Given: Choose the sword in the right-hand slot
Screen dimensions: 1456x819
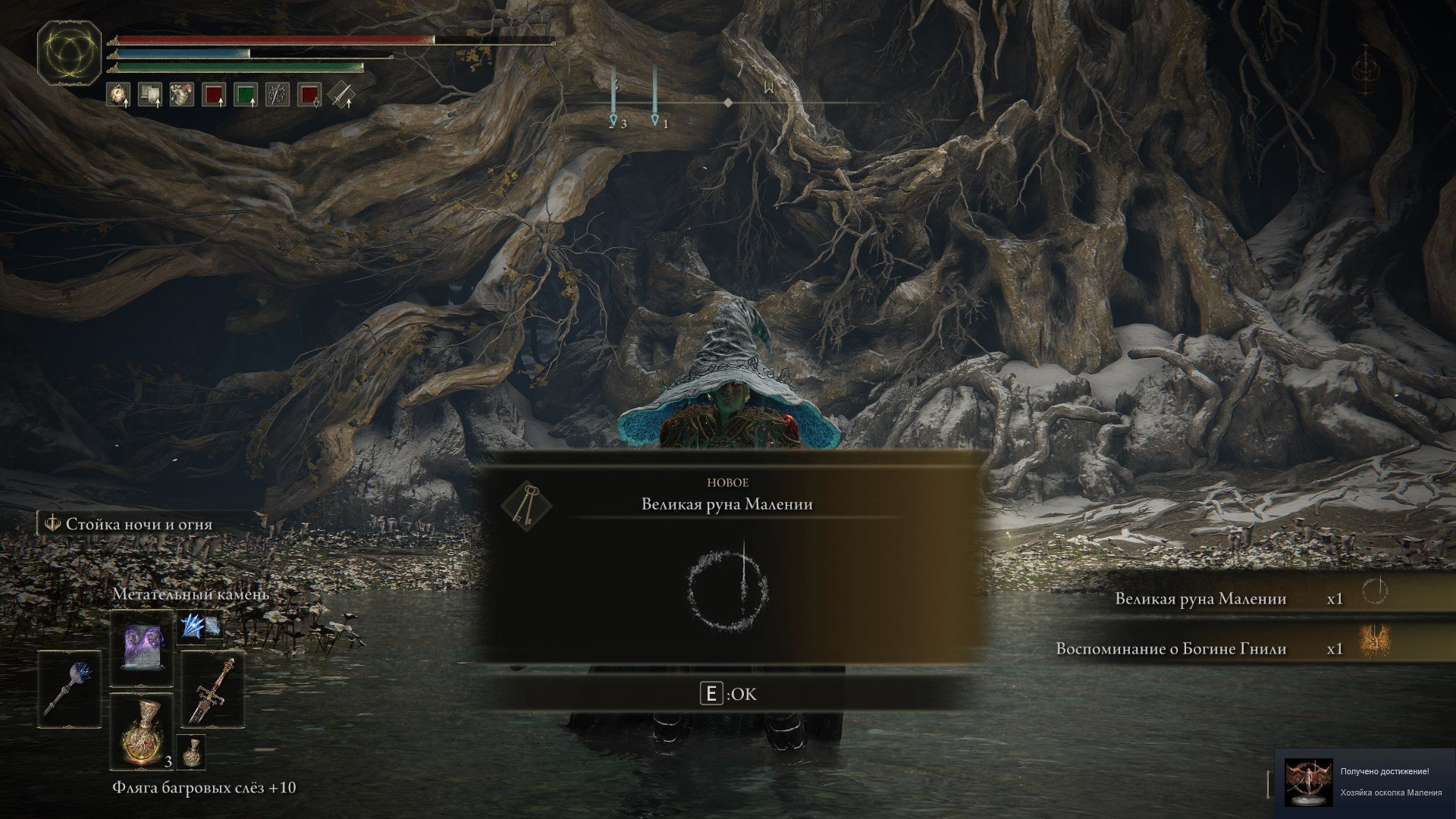Looking at the screenshot, I should [213, 689].
